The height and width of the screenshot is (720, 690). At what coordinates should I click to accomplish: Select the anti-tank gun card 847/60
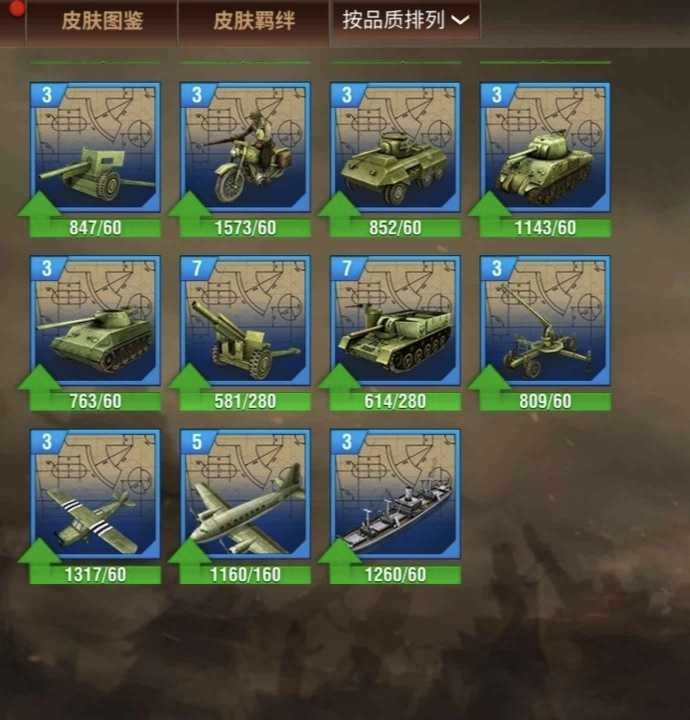(x=95, y=150)
